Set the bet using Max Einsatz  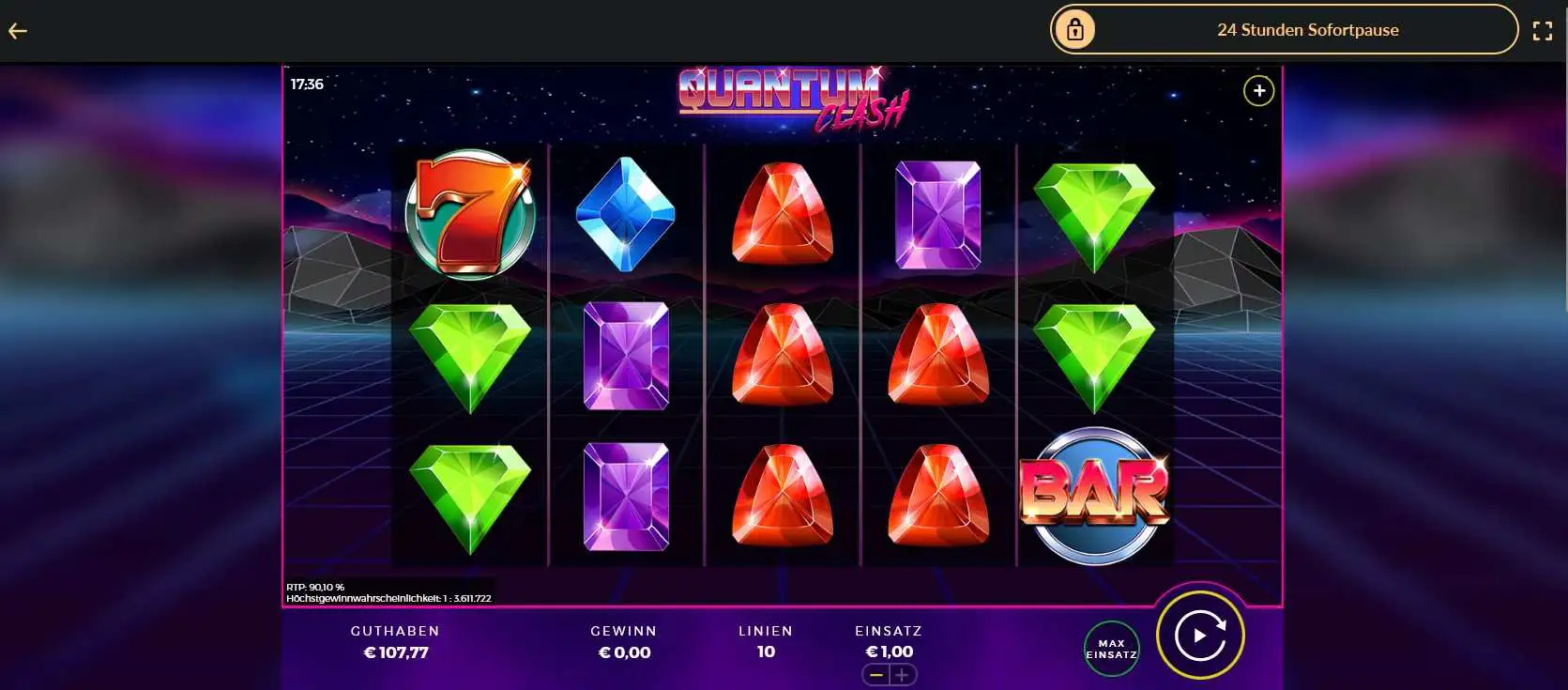tap(1111, 649)
